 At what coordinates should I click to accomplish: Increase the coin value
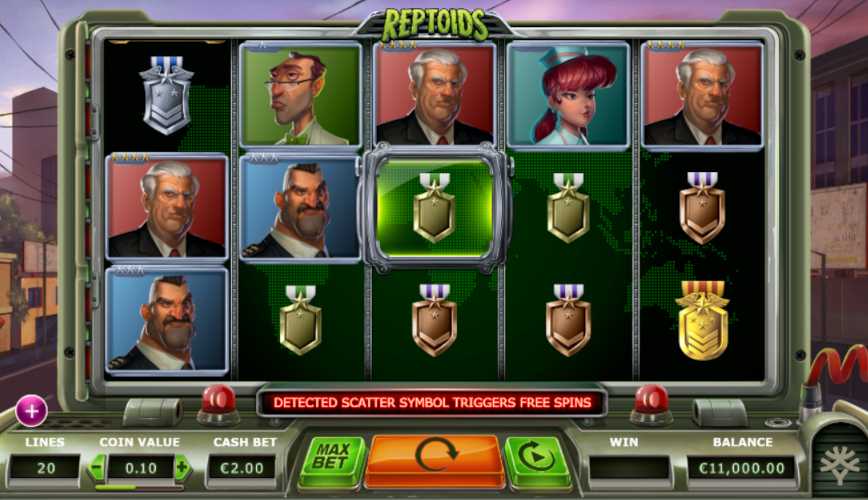[181, 467]
